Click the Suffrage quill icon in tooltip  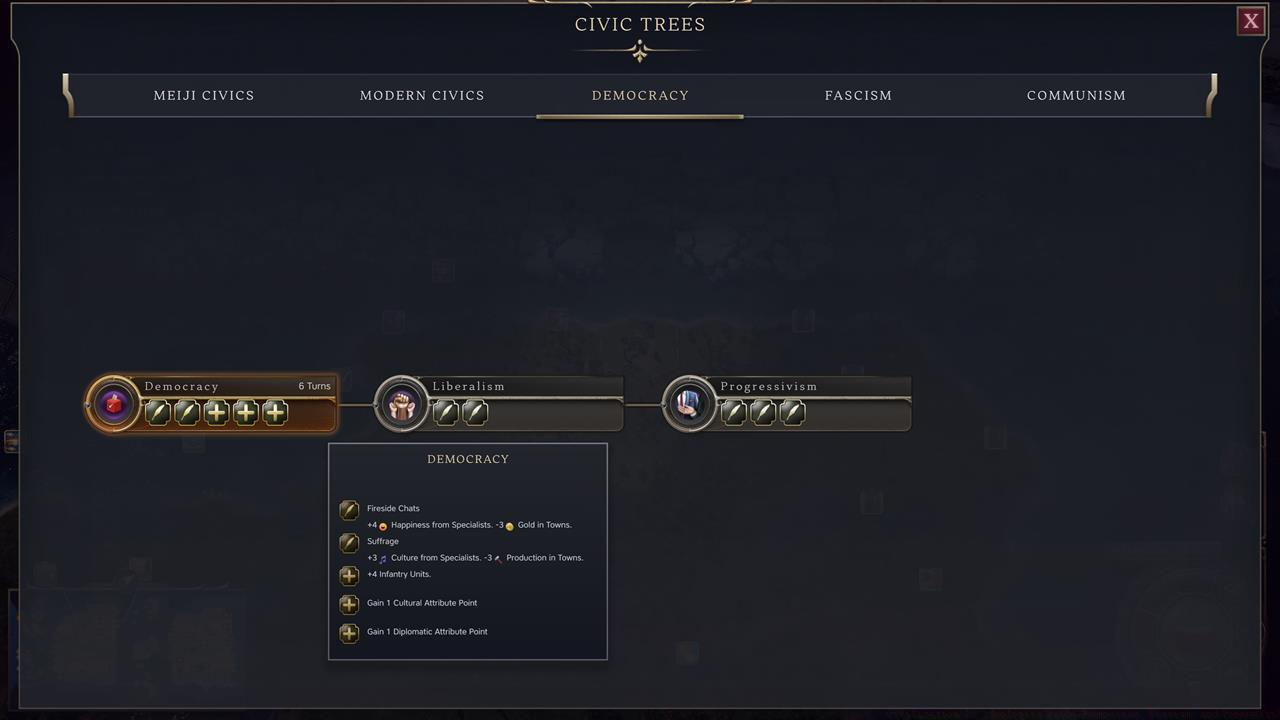349,543
